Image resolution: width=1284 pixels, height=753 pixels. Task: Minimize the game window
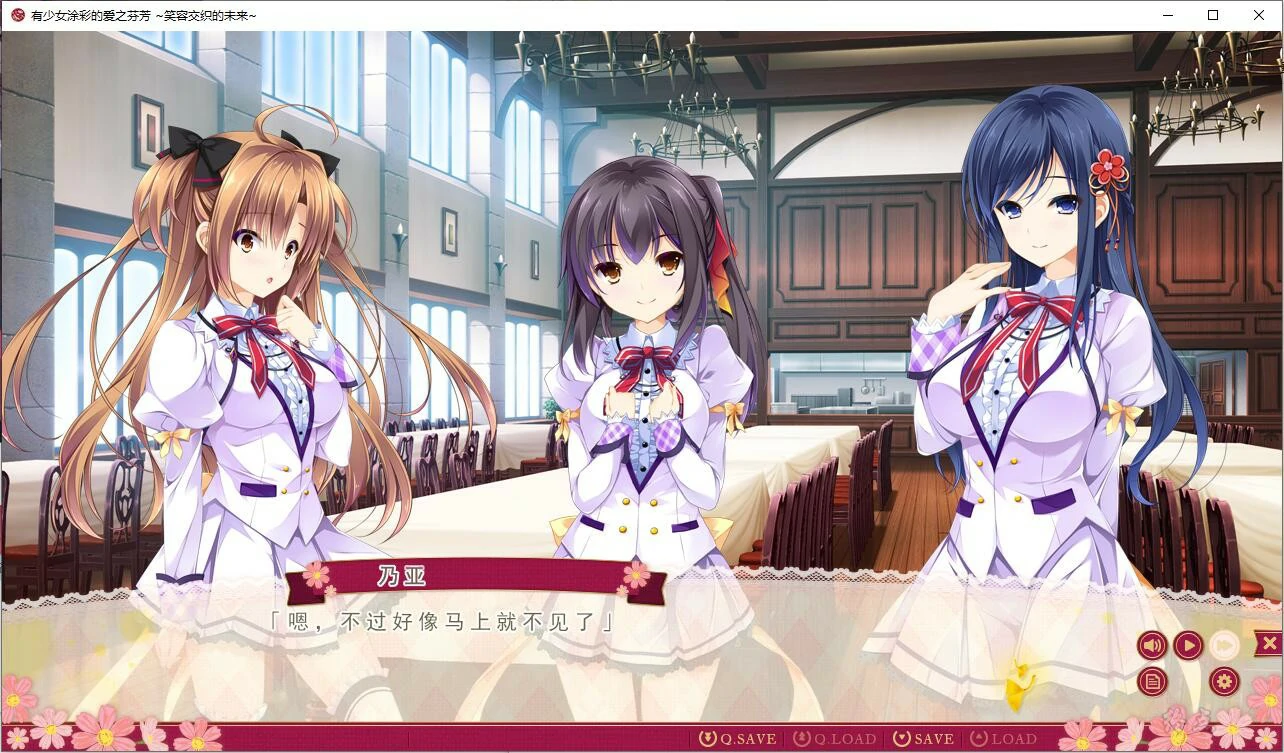click(x=1166, y=15)
